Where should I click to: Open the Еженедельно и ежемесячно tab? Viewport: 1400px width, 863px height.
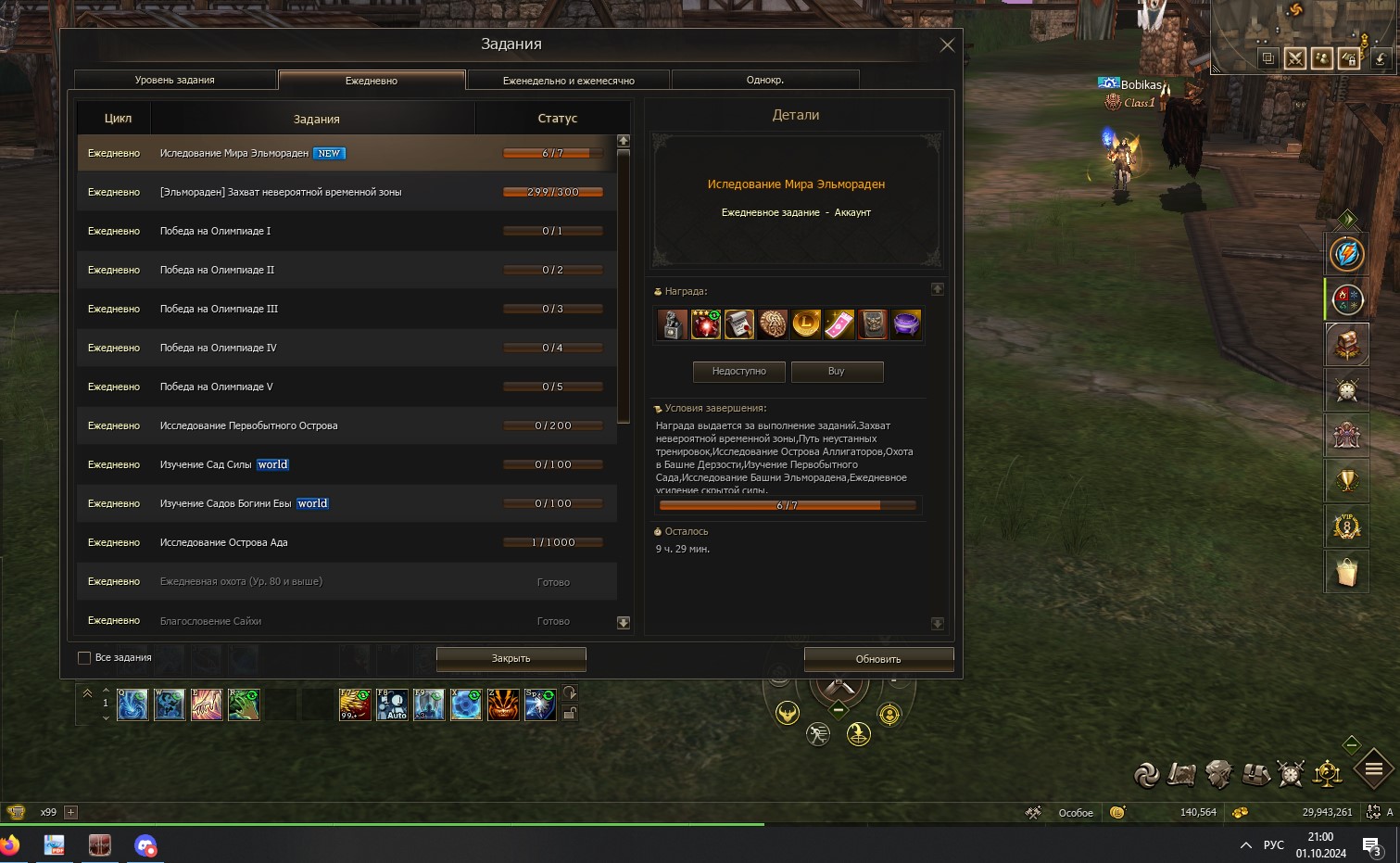(568, 81)
